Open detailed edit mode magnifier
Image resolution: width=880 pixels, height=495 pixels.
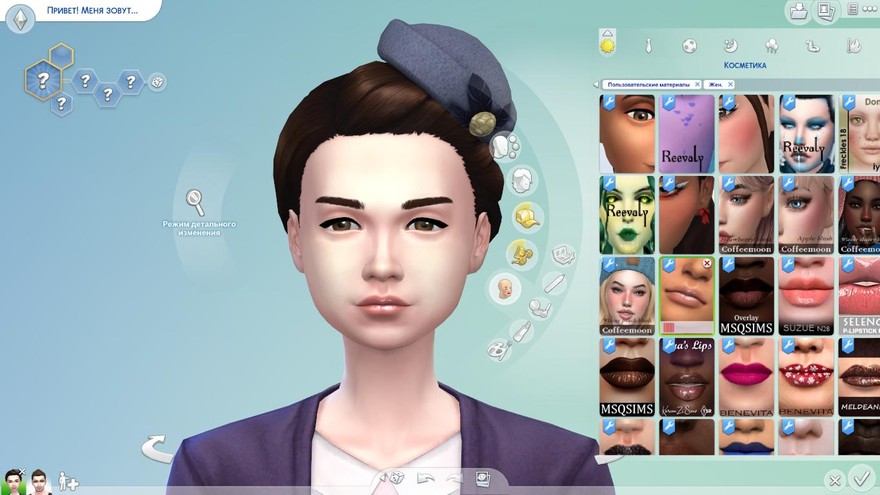(x=197, y=202)
